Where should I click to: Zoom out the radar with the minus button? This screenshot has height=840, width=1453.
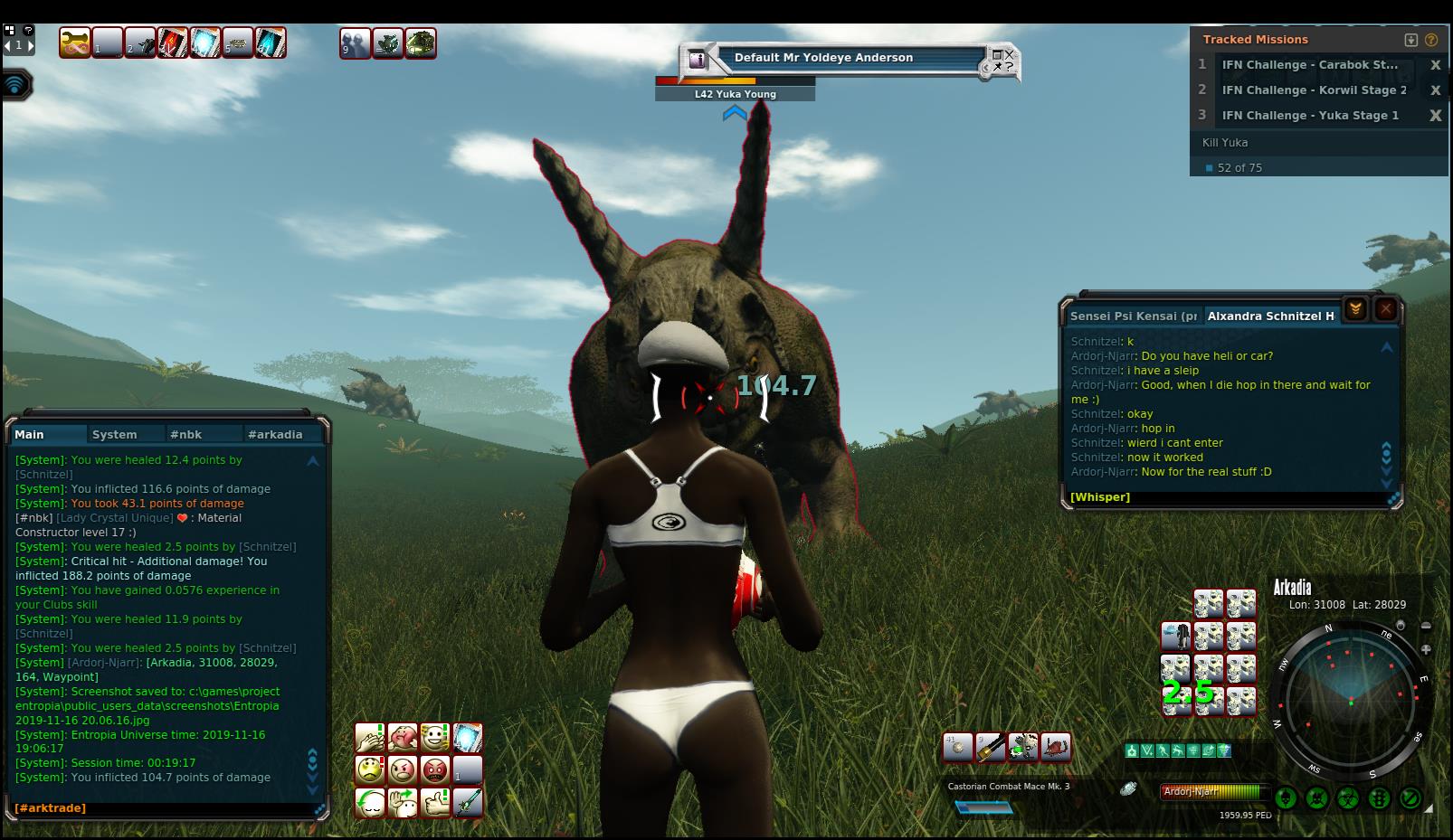tap(1426, 626)
